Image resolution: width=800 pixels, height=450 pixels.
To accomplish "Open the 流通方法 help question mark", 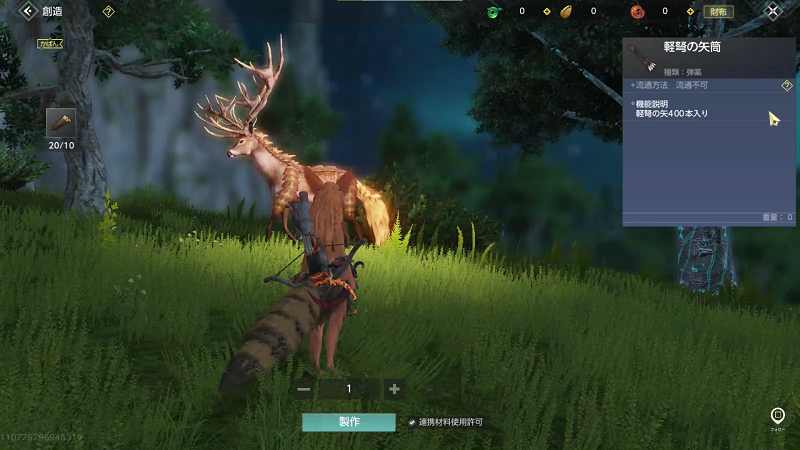I will coord(786,86).
